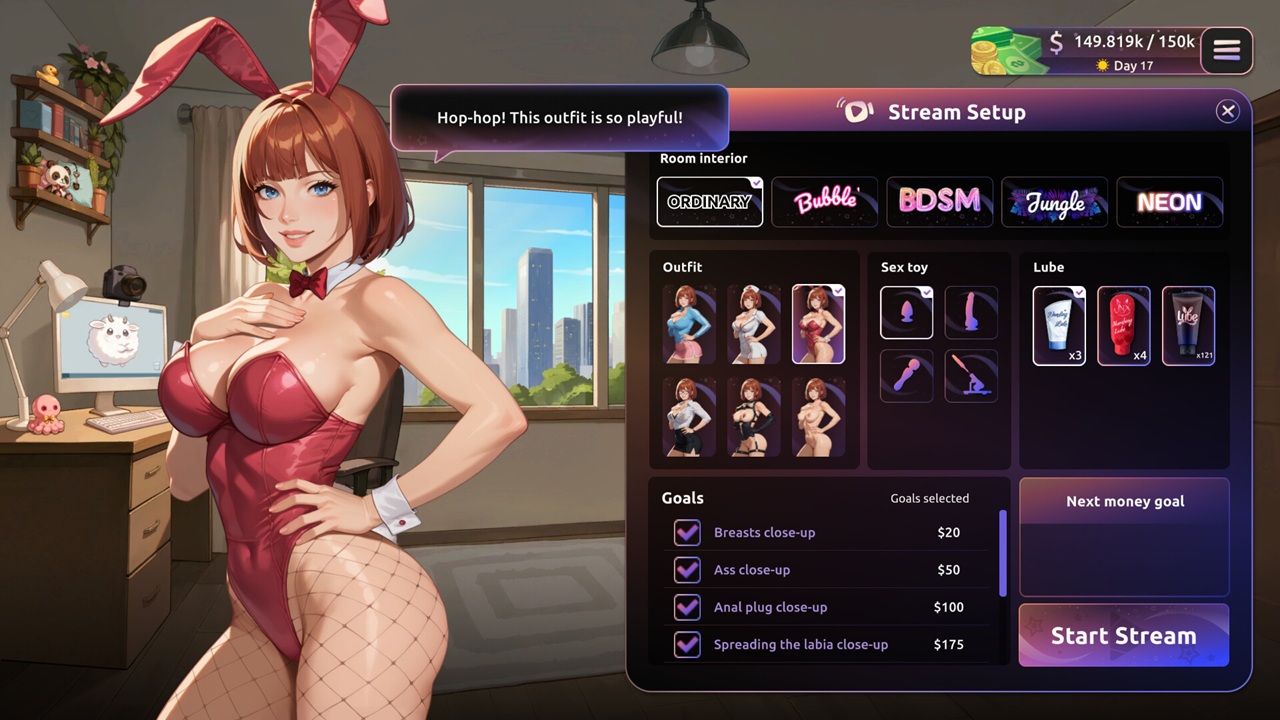Toggle the $20 goal checkbox
The width and height of the screenshot is (1280, 720).
(687, 533)
